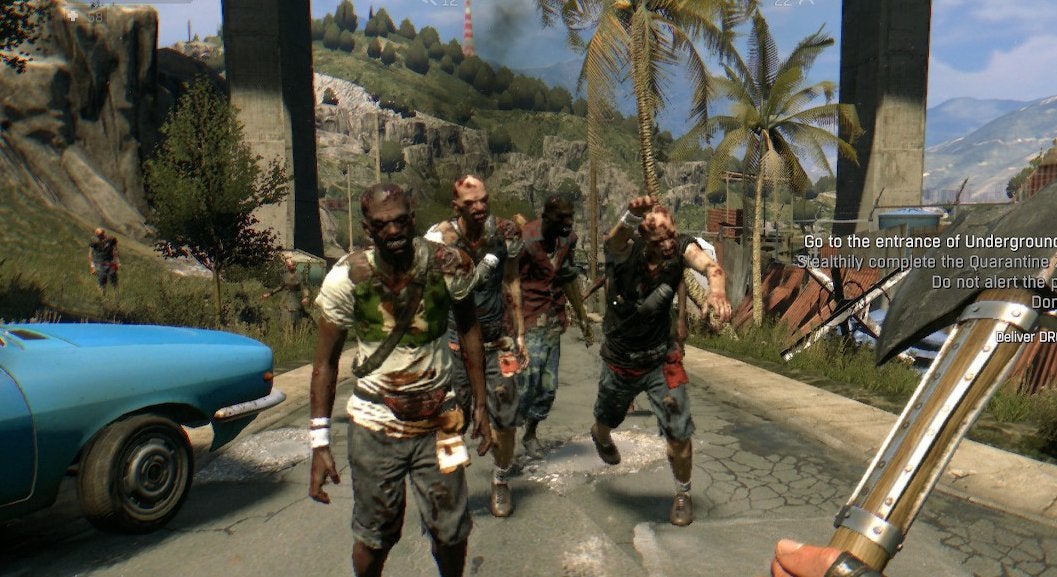1057x577 pixels.
Task: Click the 'Stealthily complete the Quarantine' objective
Action: [x=925, y=262]
